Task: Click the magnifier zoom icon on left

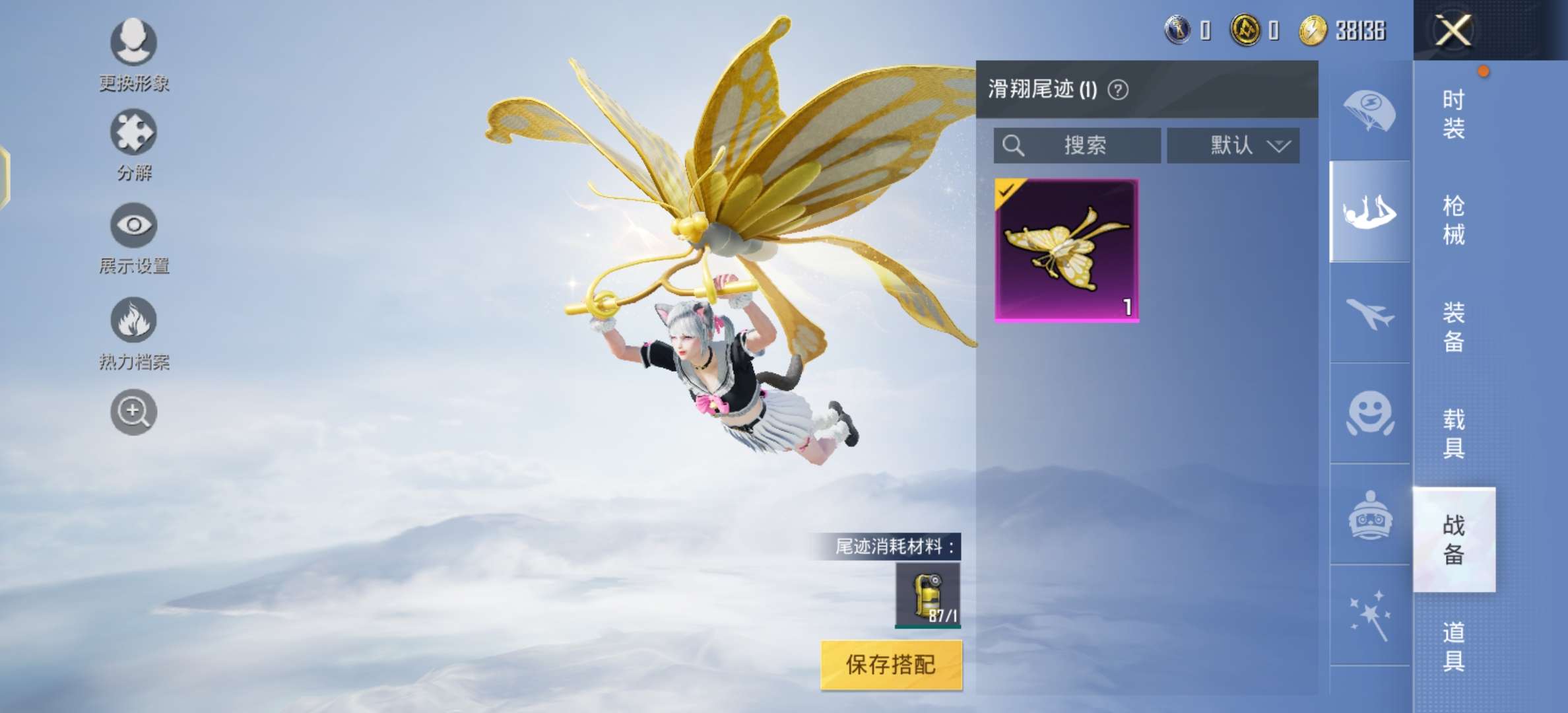Action: (x=132, y=411)
